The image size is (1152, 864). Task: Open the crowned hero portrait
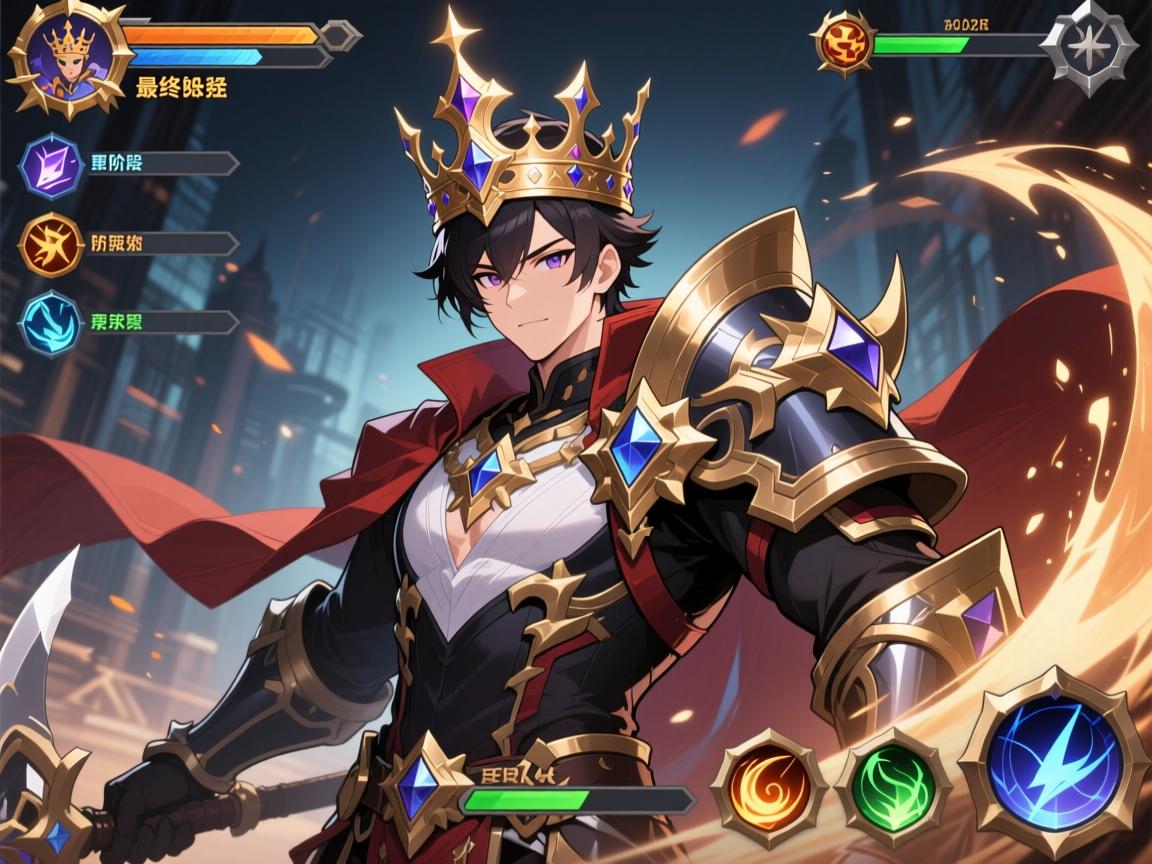68,62
